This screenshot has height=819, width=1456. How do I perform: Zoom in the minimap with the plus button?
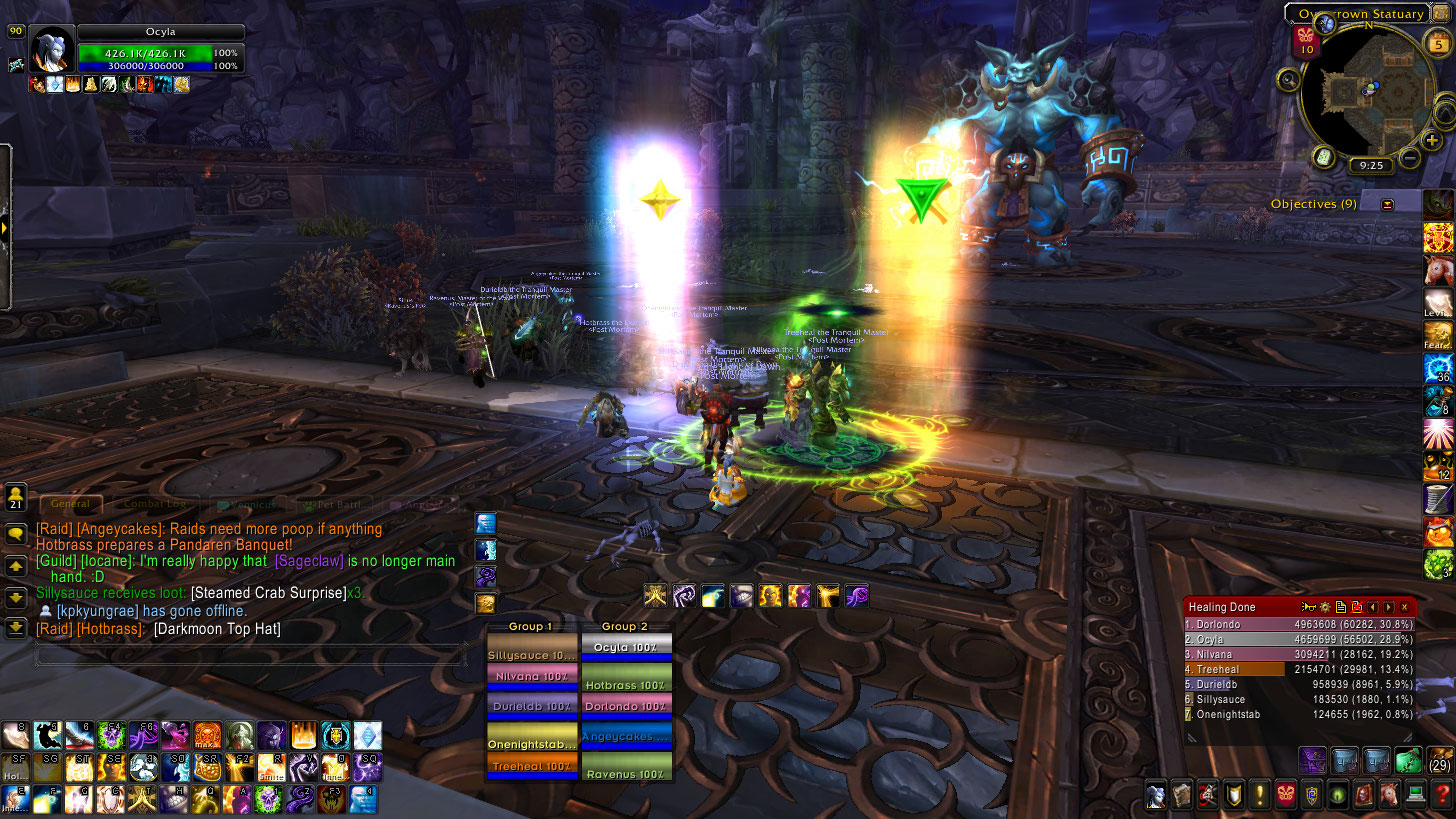click(1432, 140)
